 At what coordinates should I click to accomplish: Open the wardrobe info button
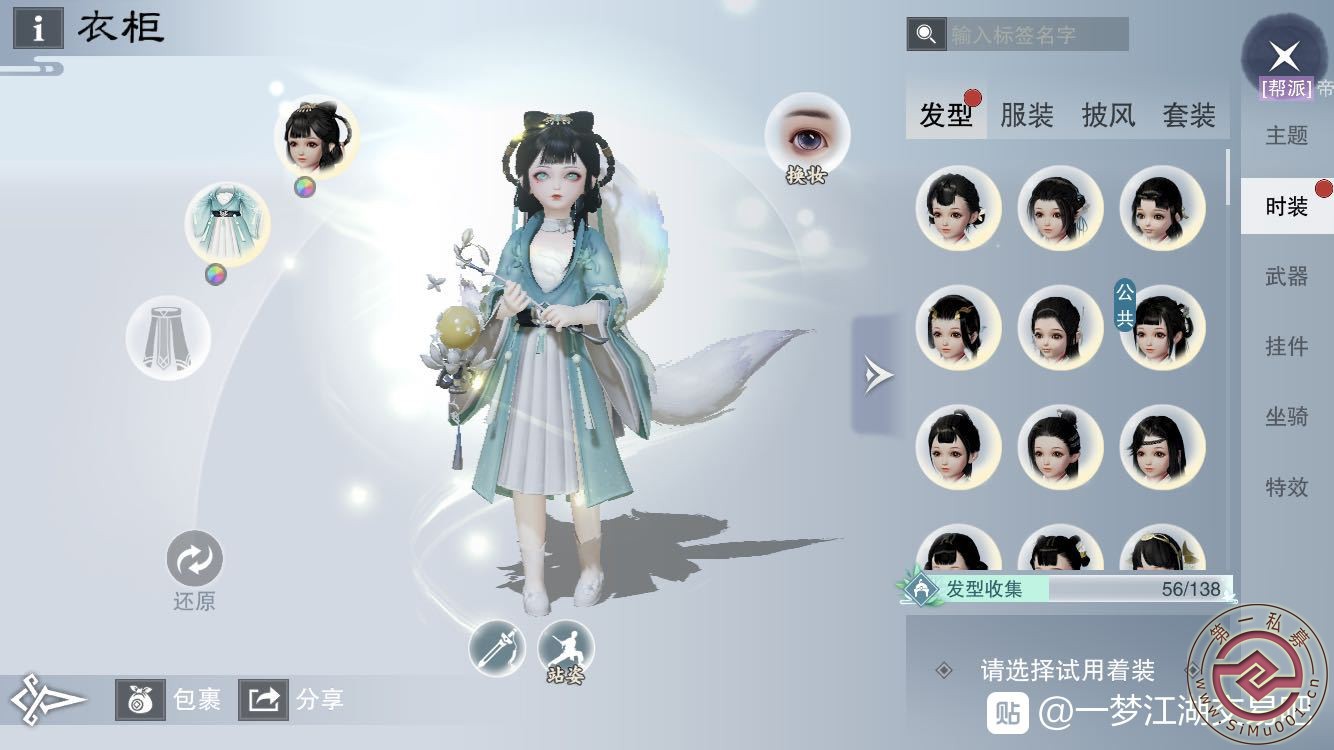(x=38, y=28)
